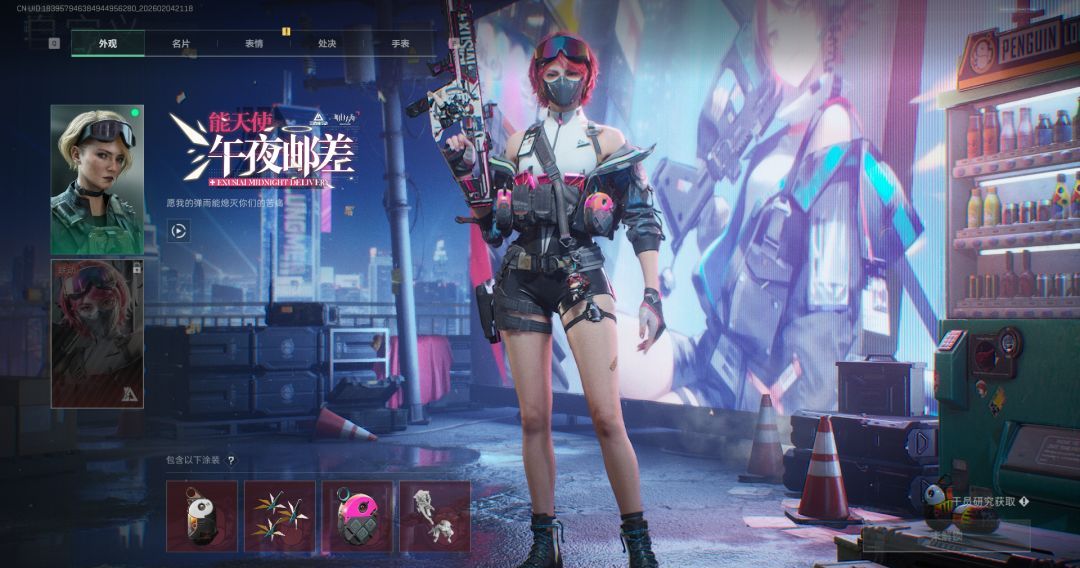Switch to the 外观 appearance tab

[108, 44]
